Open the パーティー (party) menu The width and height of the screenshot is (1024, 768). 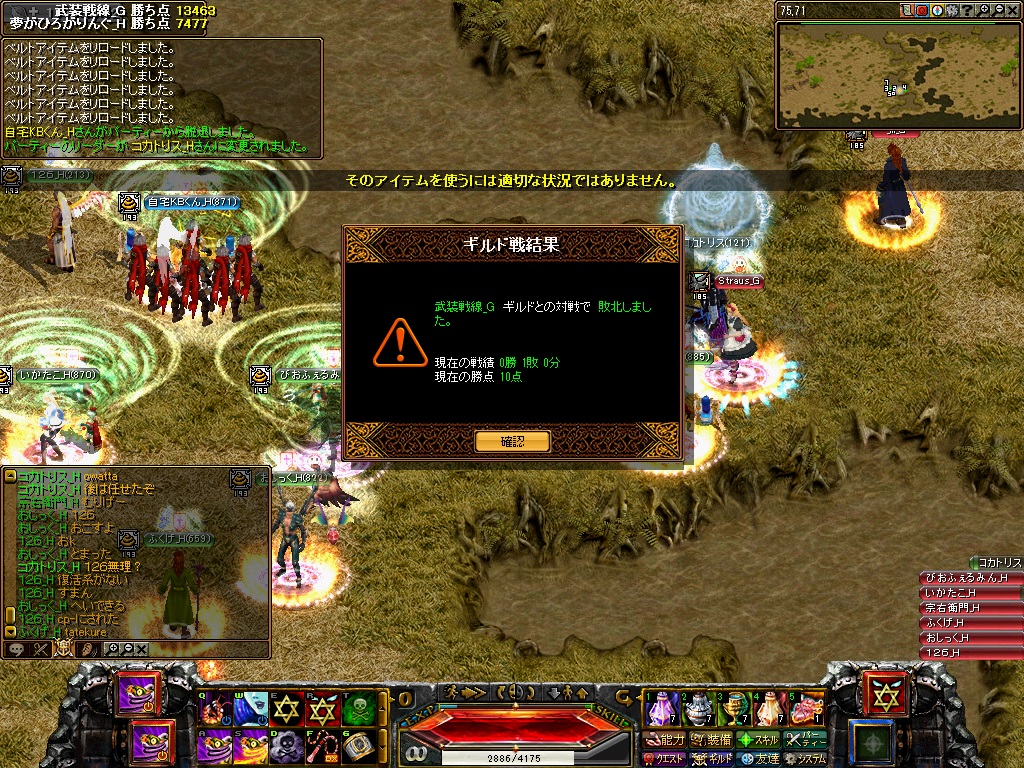[x=805, y=740]
